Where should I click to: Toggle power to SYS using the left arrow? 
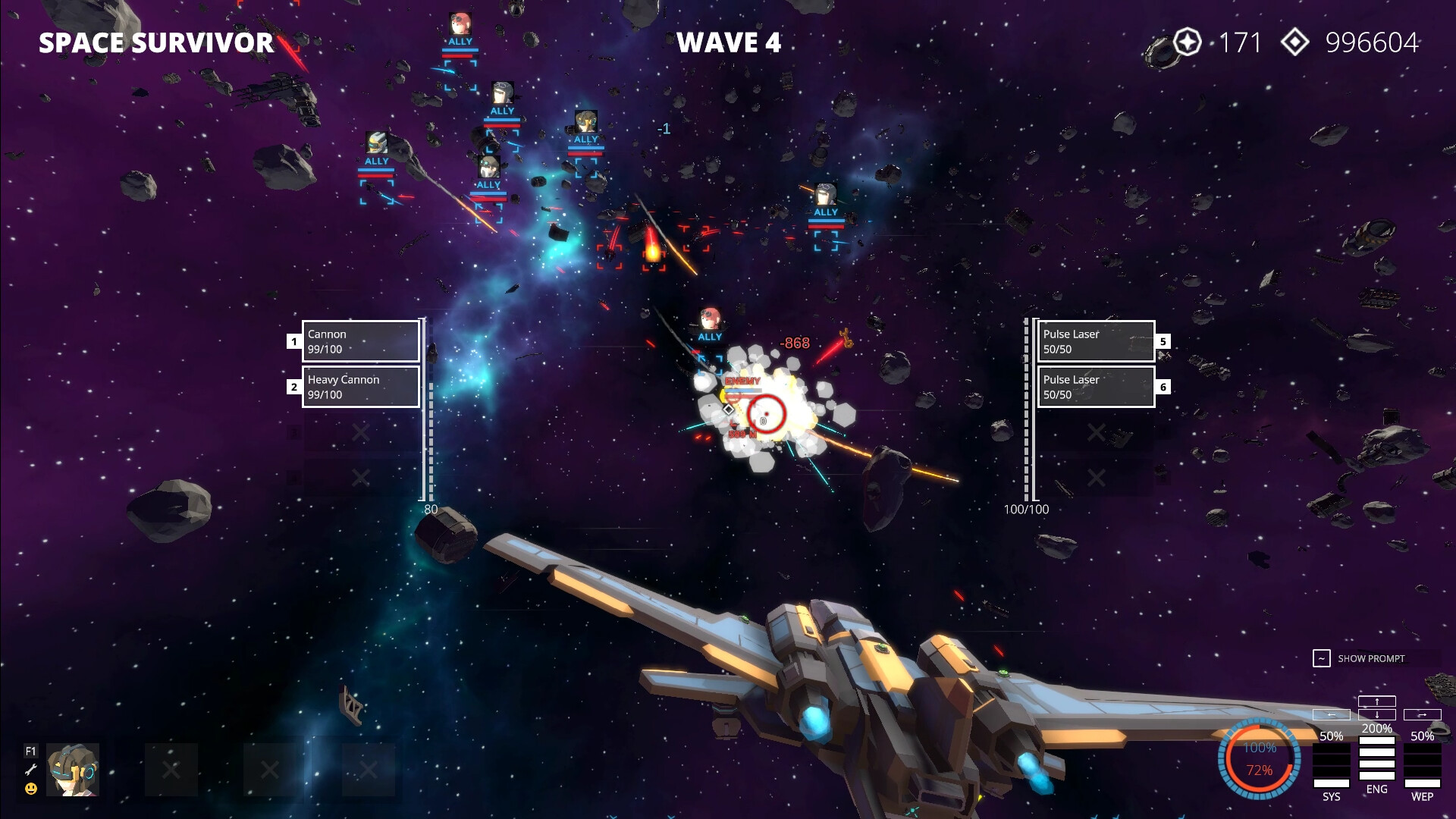1332,714
